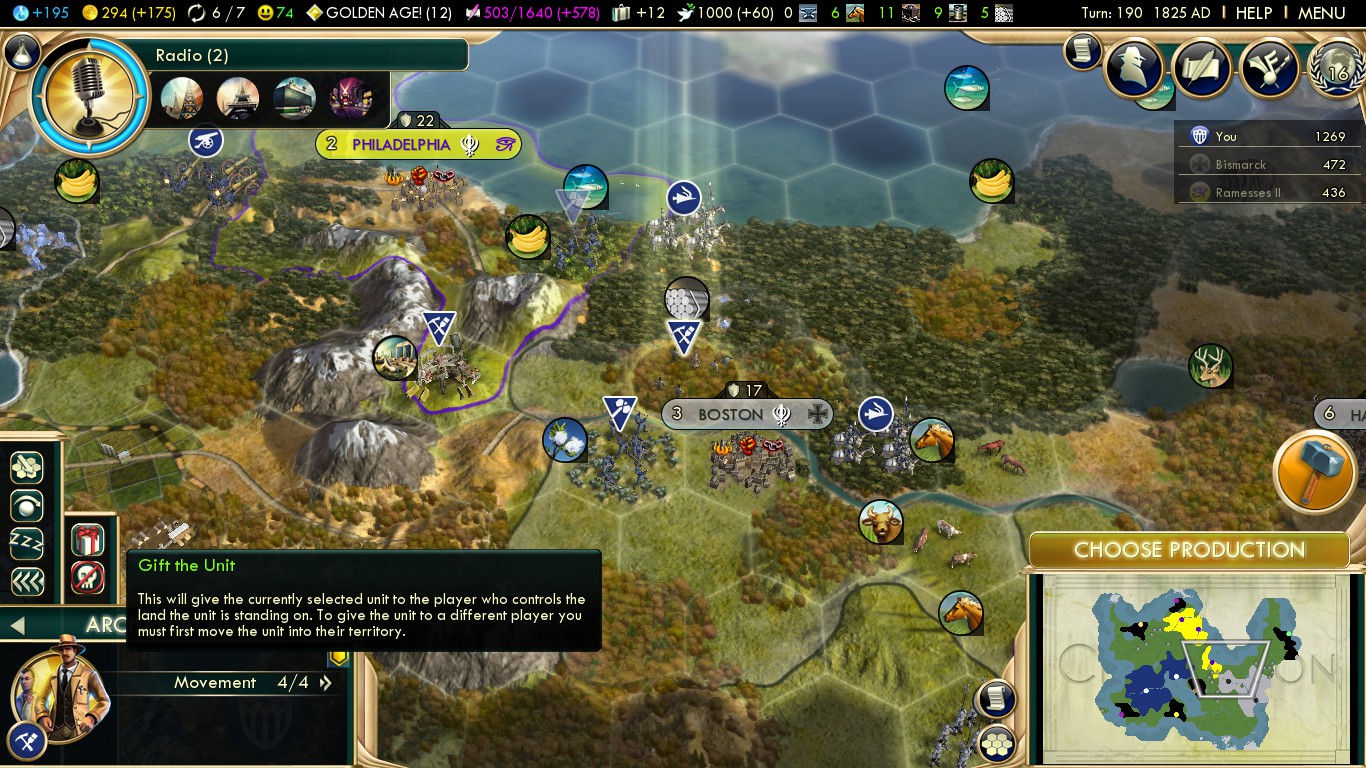Open social policies scroll-and-quill icon
Screen dimensions: 1366x768
click(x=1201, y=67)
